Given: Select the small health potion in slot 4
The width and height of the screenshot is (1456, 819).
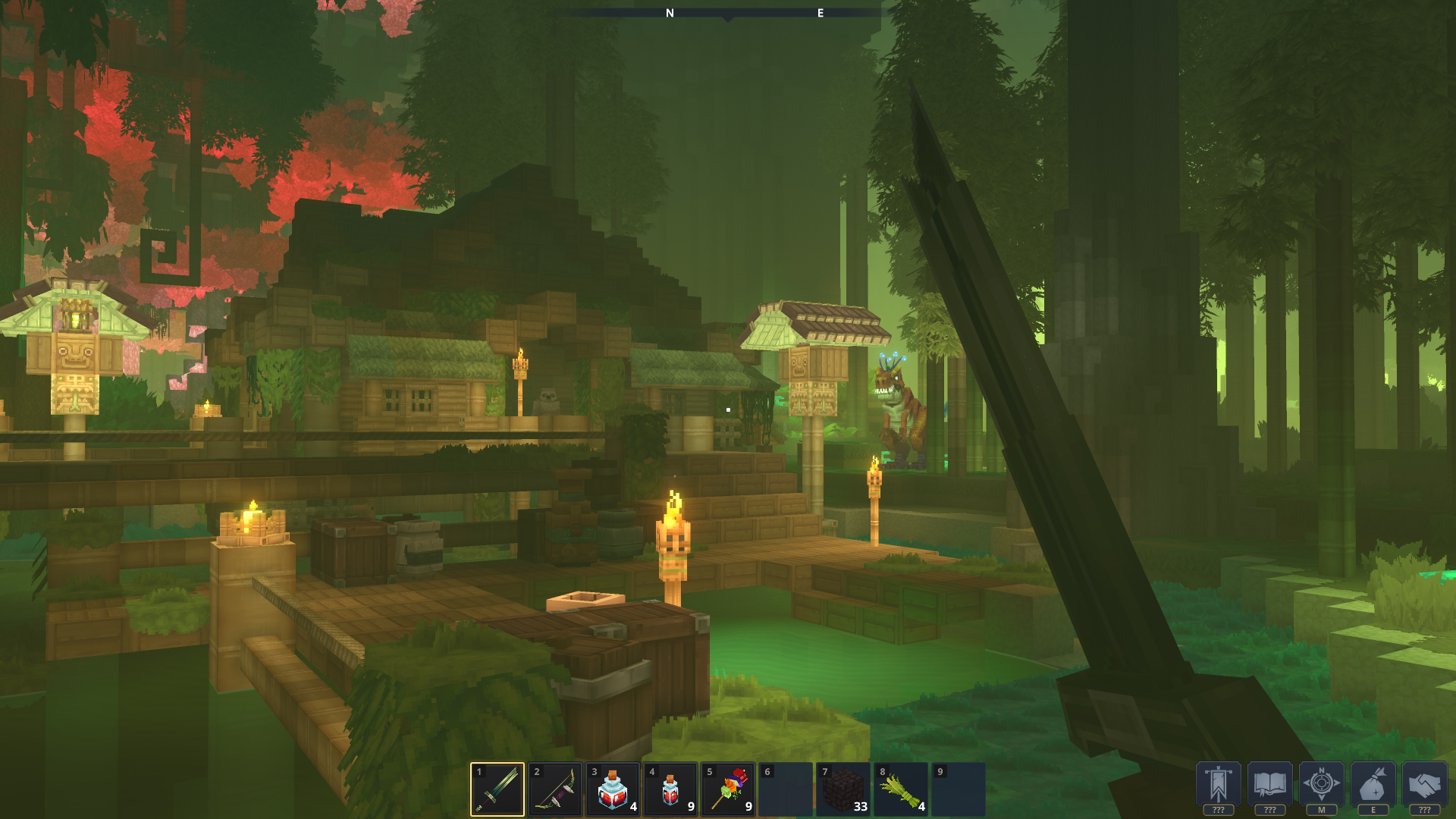Looking at the screenshot, I should 672,788.
